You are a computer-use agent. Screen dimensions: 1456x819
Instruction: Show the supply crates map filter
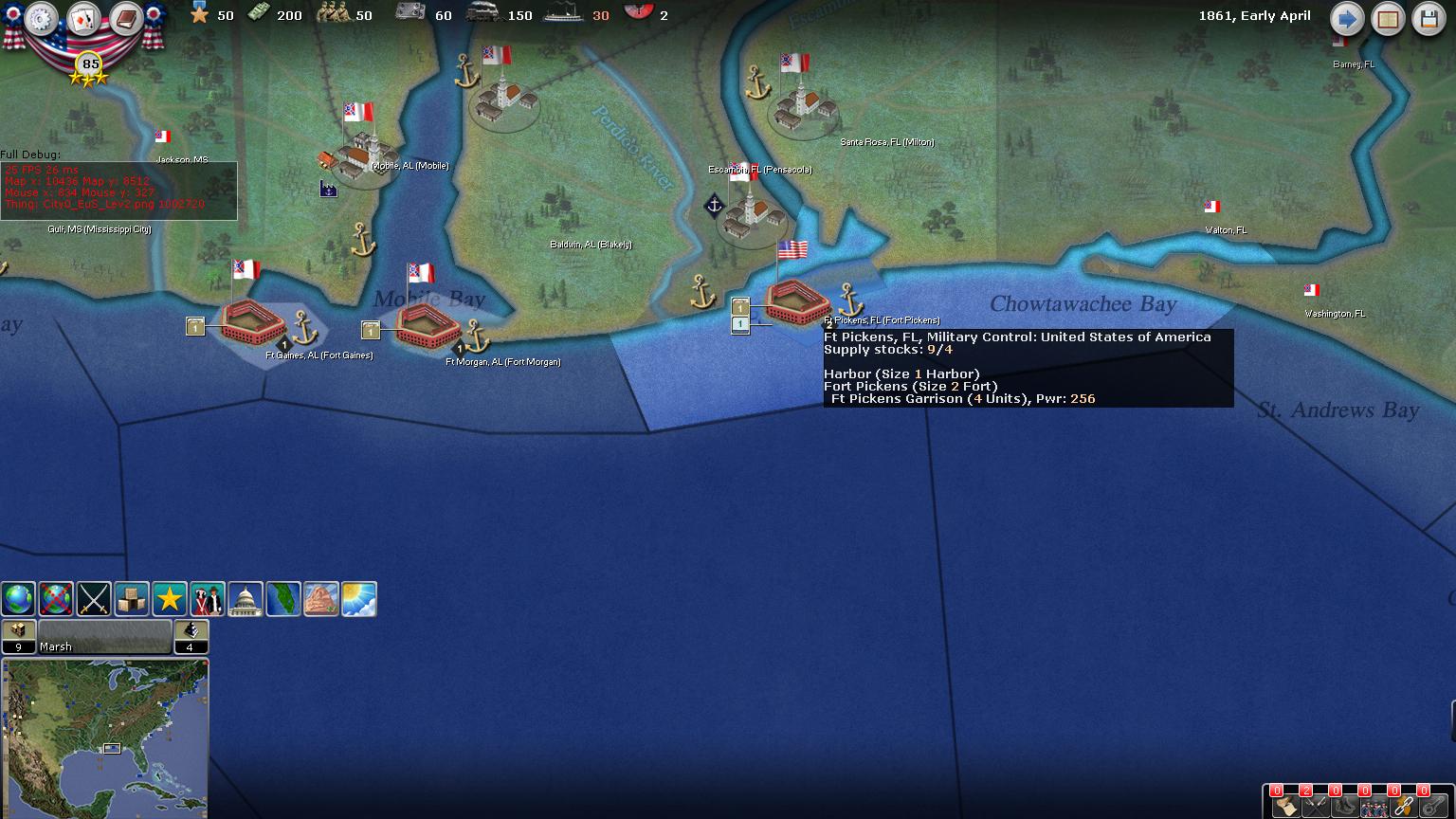coord(132,599)
